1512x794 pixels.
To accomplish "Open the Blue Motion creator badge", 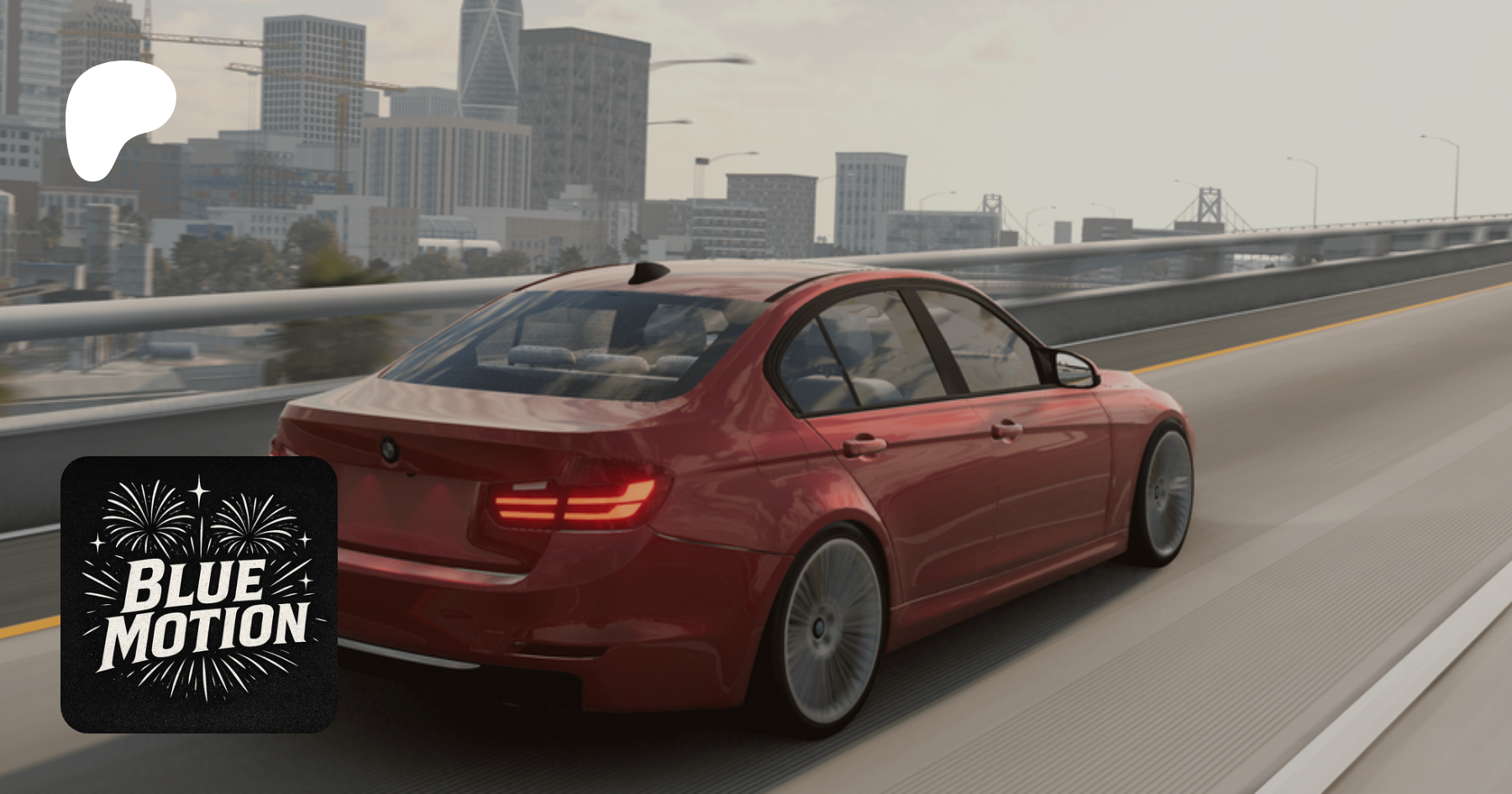I will (x=199, y=594).
